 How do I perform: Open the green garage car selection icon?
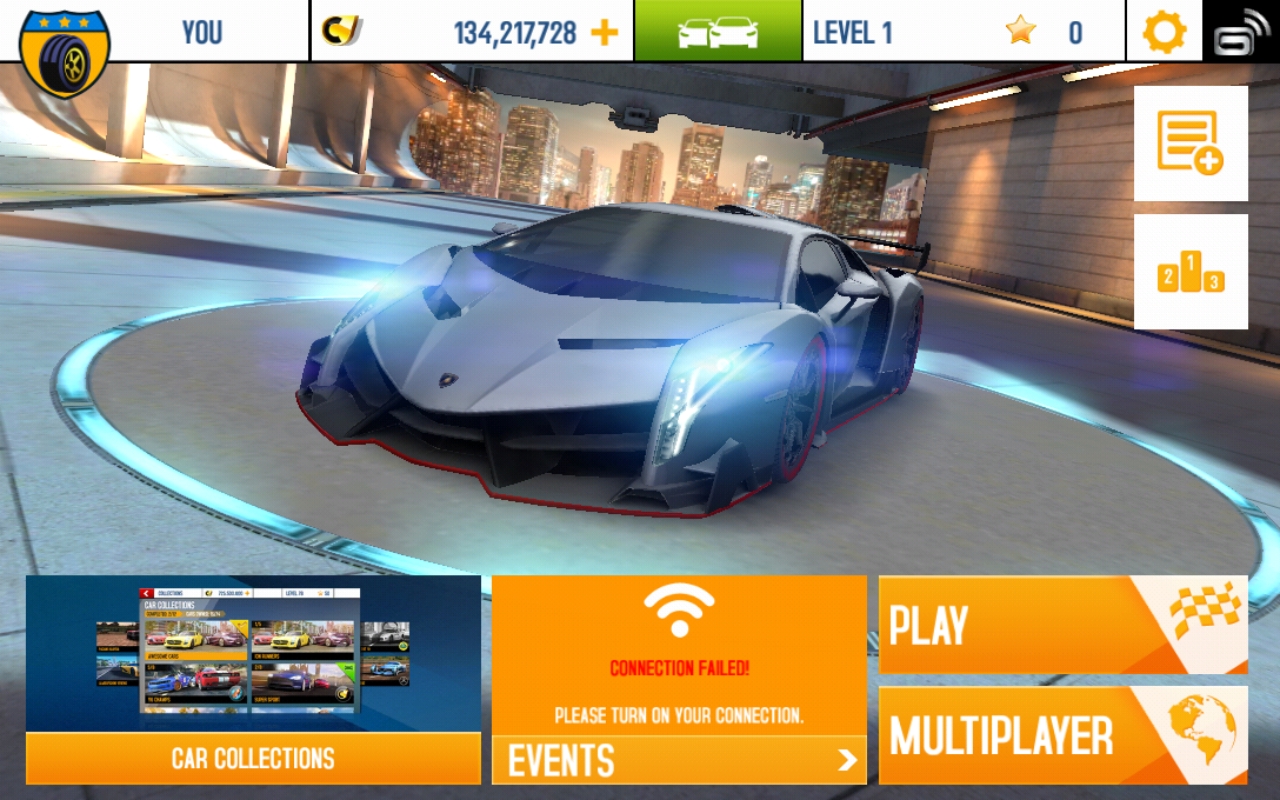pyautogui.click(x=716, y=30)
